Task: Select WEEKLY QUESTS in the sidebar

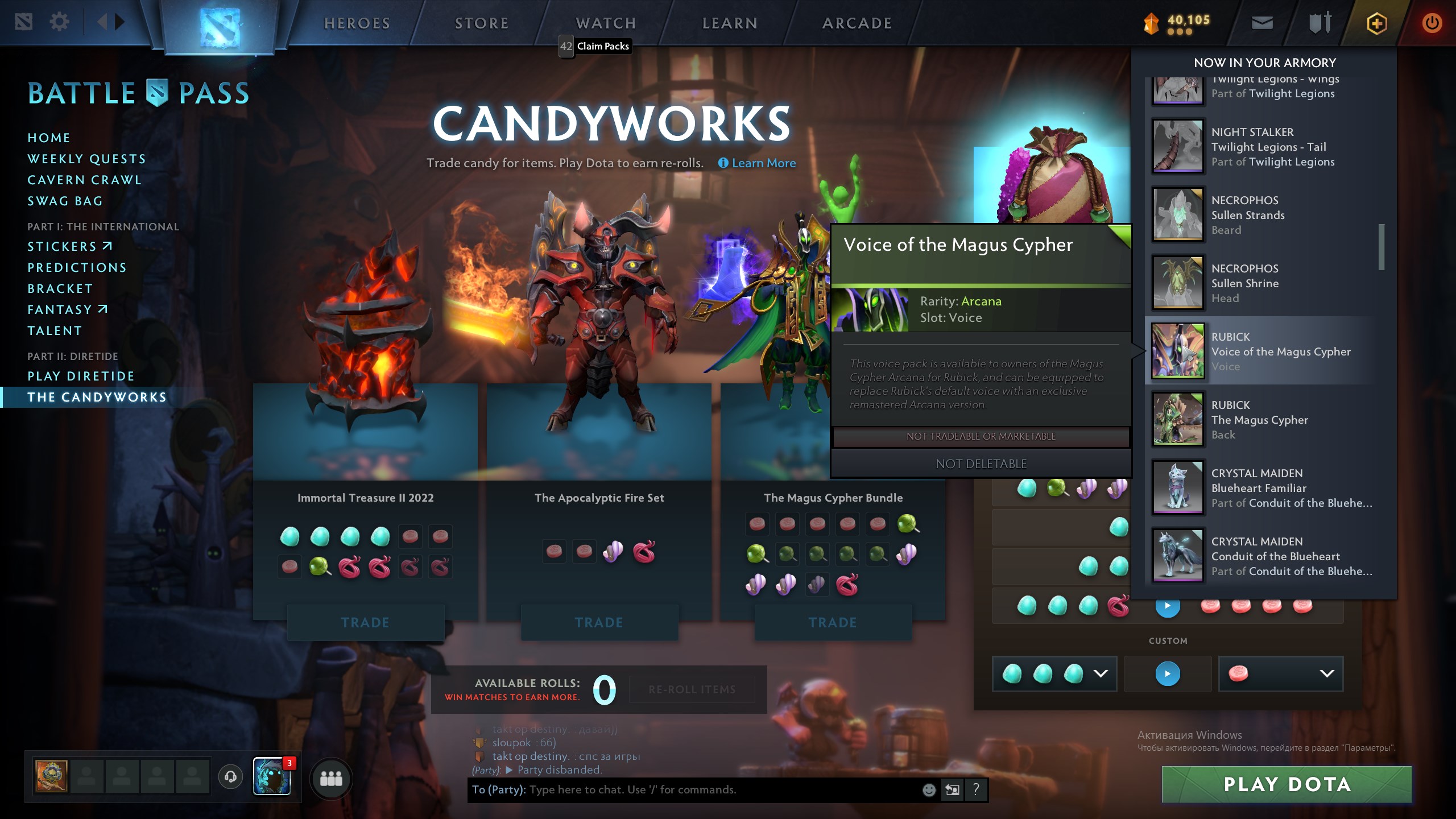Action: [86, 159]
